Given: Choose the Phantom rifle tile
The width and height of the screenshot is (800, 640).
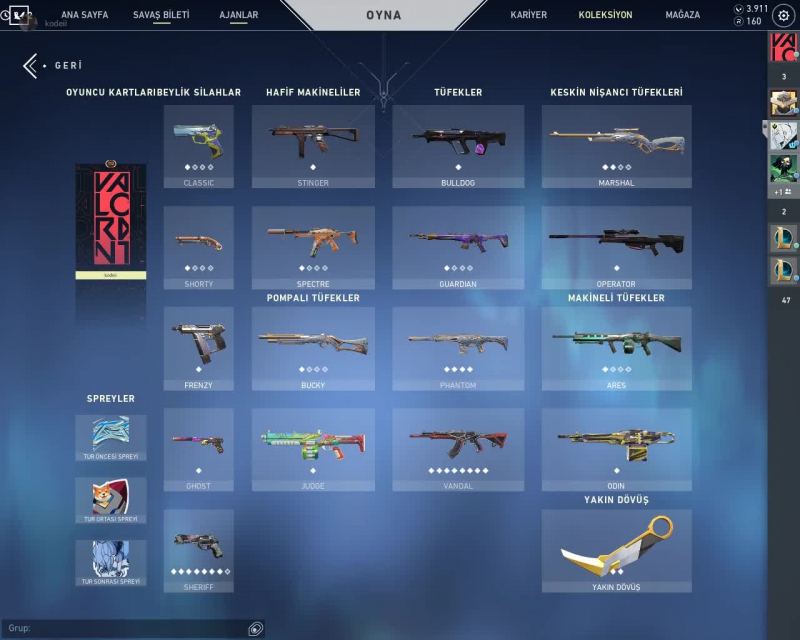Looking at the screenshot, I should pos(457,348).
